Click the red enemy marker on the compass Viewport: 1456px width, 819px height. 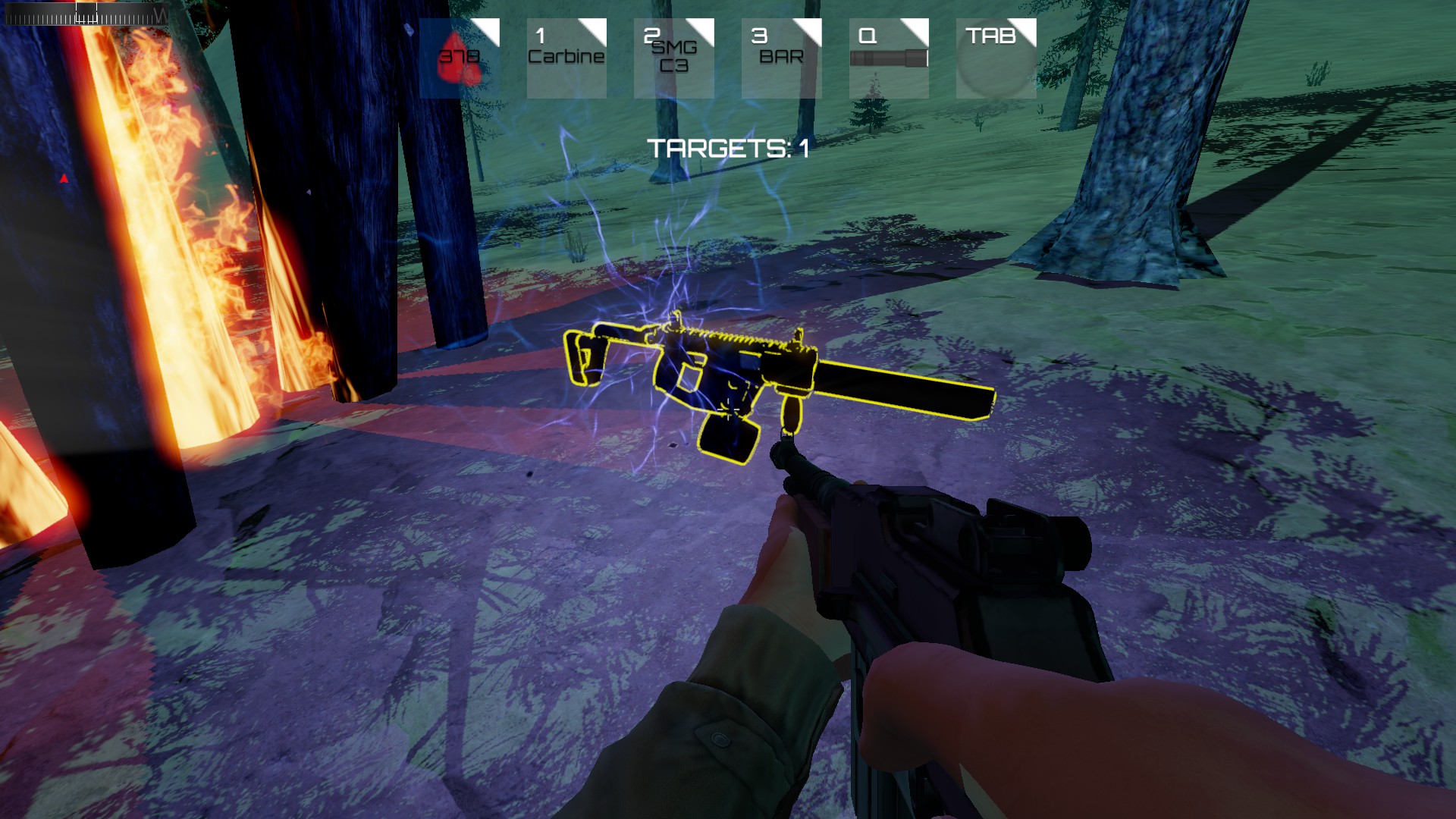coord(64,177)
